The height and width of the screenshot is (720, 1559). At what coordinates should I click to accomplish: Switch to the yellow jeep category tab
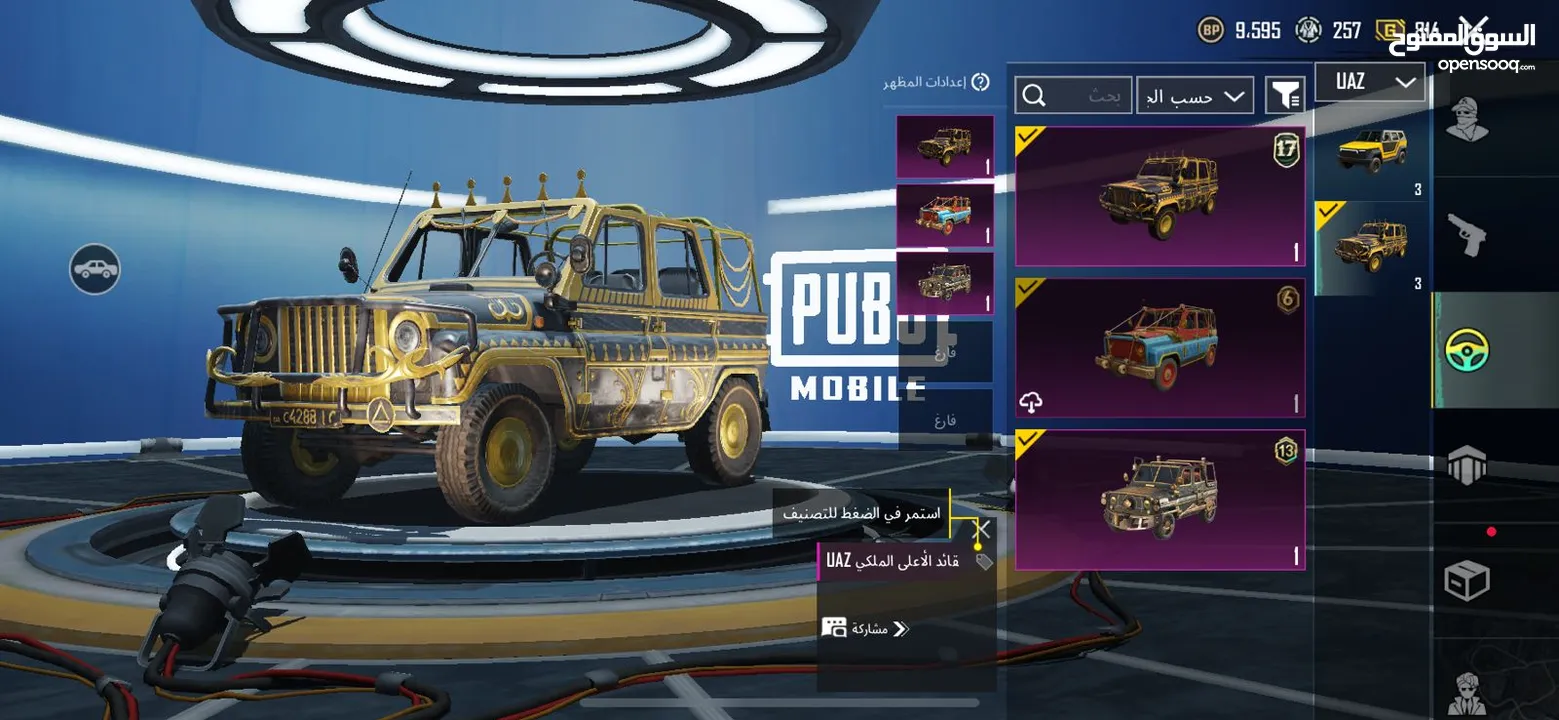[x=1371, y=152]
